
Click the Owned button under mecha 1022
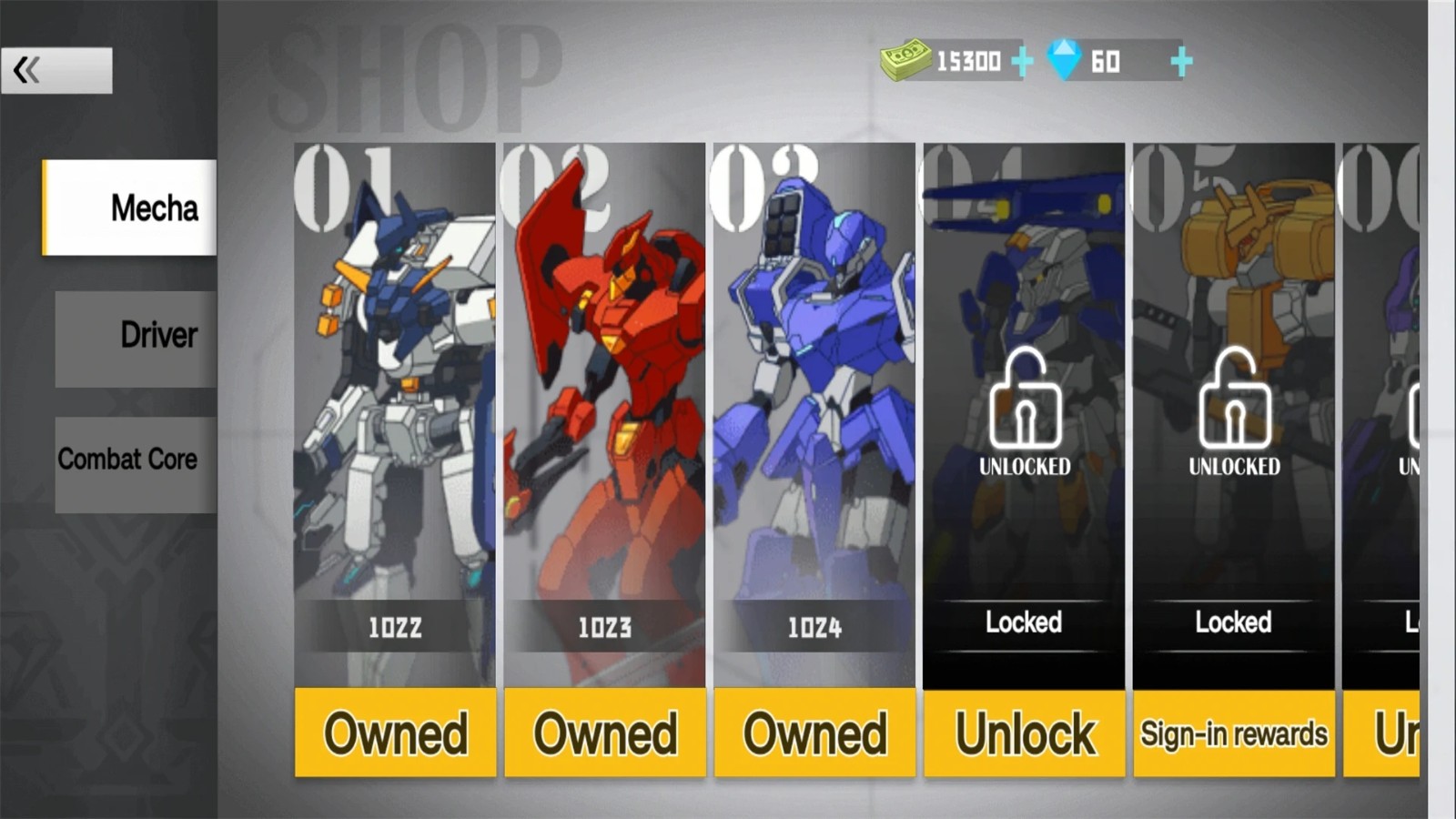(395, 733)
